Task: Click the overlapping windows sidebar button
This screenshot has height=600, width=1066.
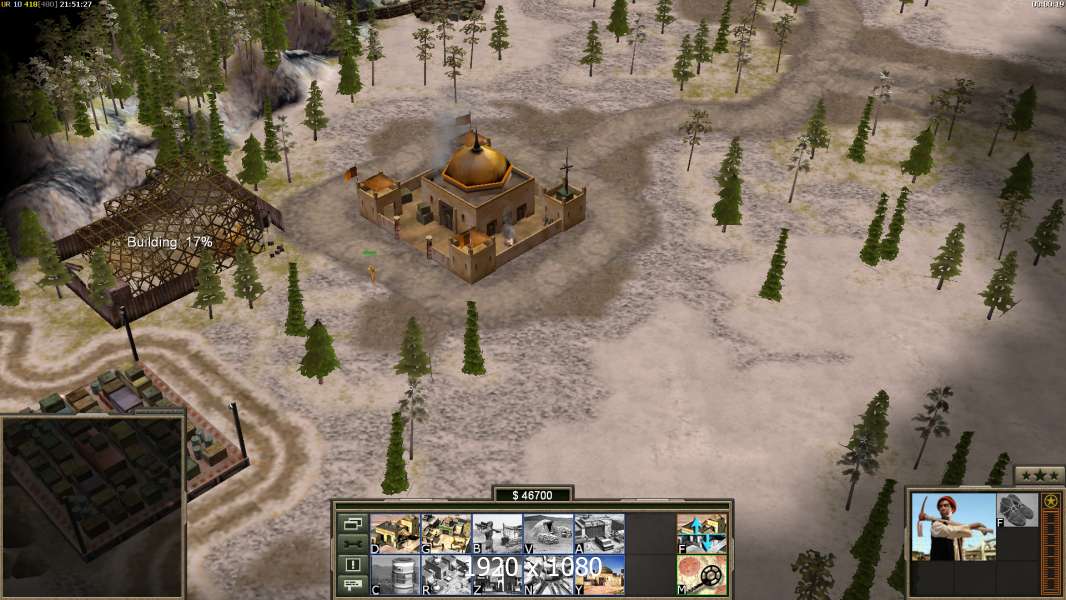Action: (352, 523)
